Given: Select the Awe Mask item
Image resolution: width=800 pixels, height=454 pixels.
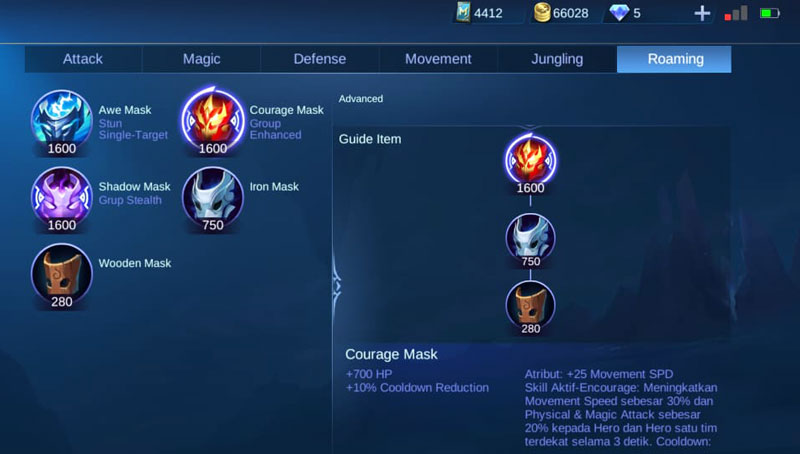Looking at the screenshot, I should (x=61, y=119).
